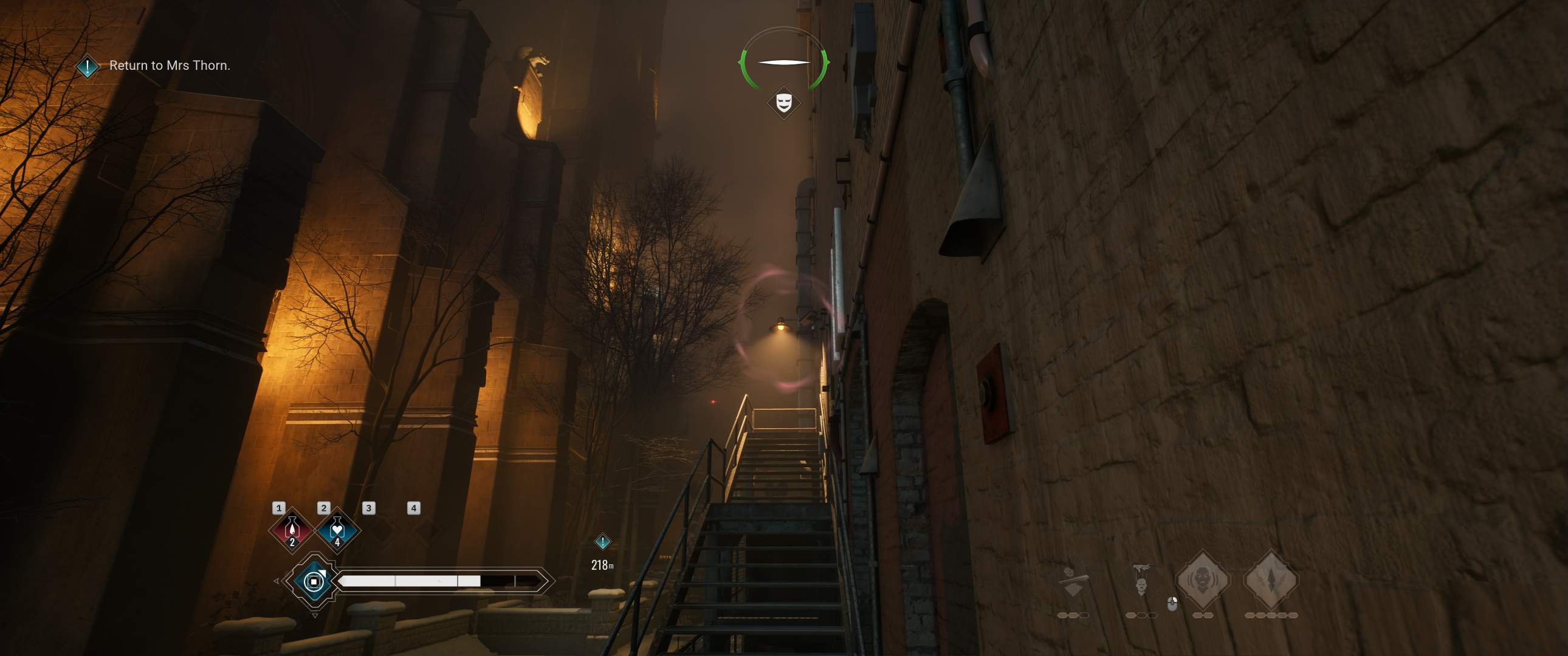Click the objective exclamation diamond top left

click(x=88, y=67)
